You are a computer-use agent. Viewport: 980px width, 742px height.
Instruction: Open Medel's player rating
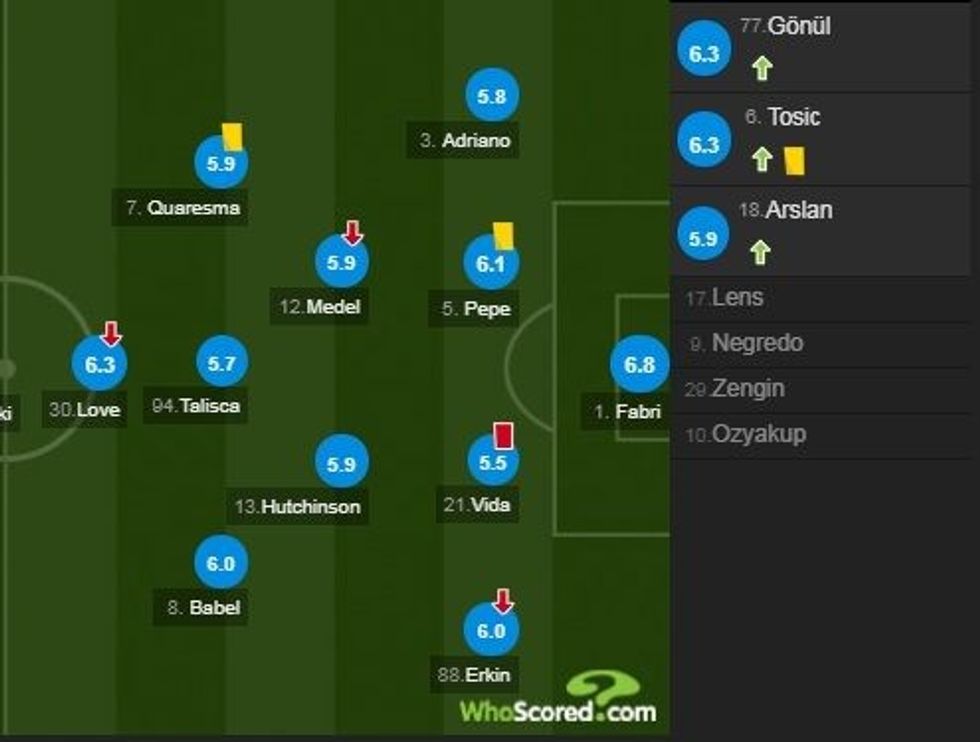pyautogui.click(x=342, y=263)
